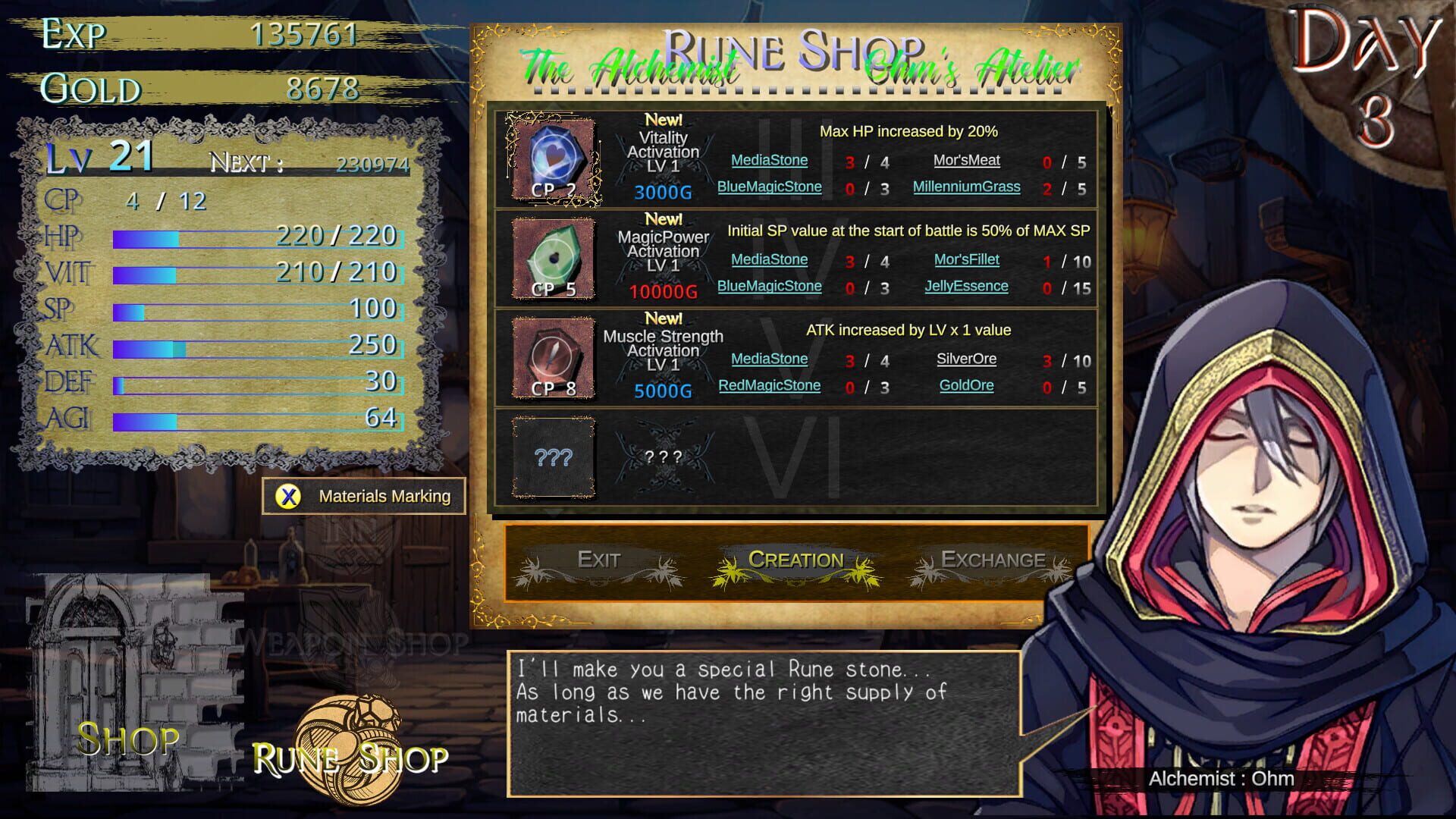Toggle marking on BlueMagicStone material
Image resolution: width=1456 pixels, height=819 pixels.
coord(770,187)
